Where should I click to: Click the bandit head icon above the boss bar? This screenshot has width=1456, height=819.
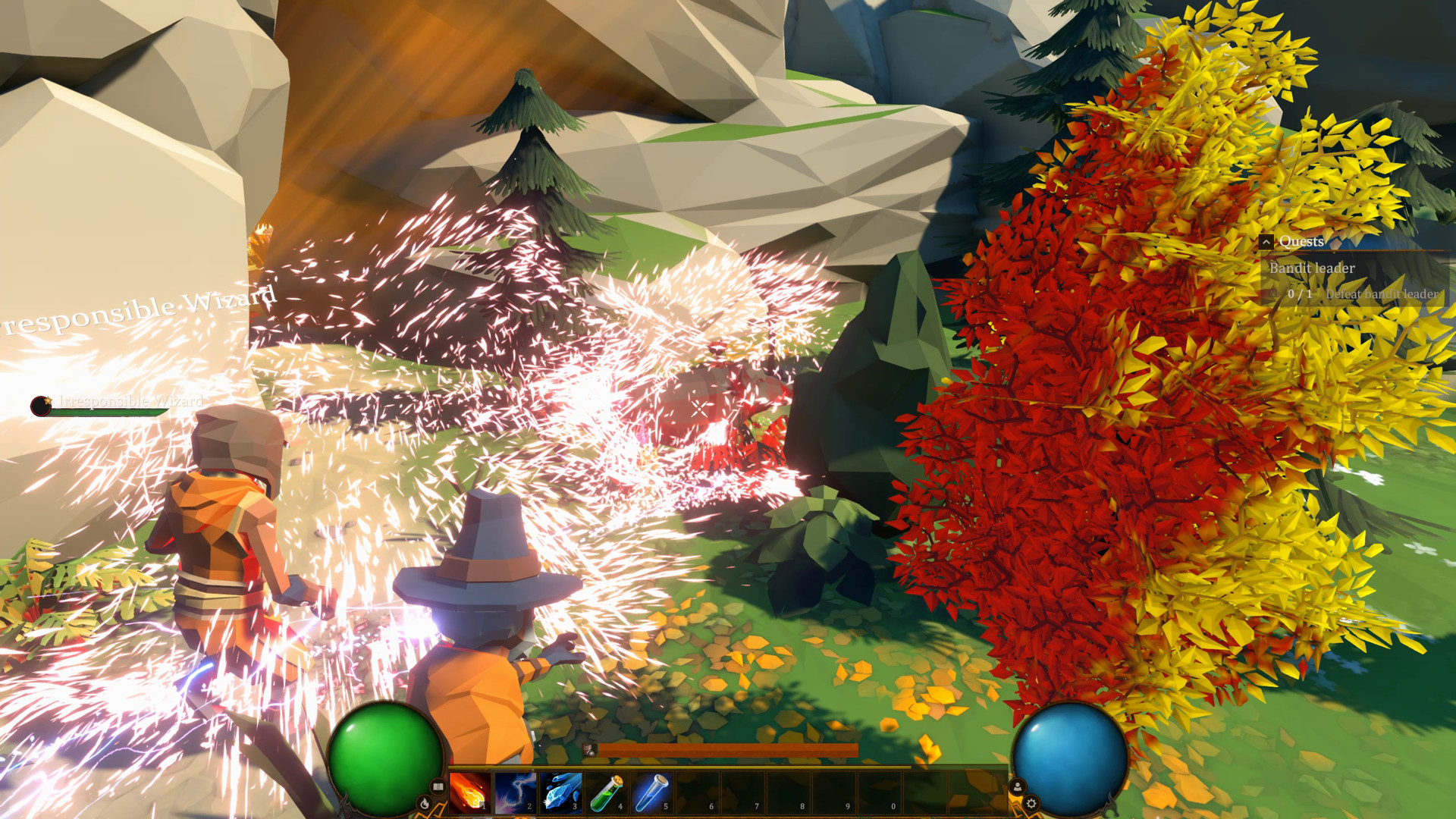[588, 749]
